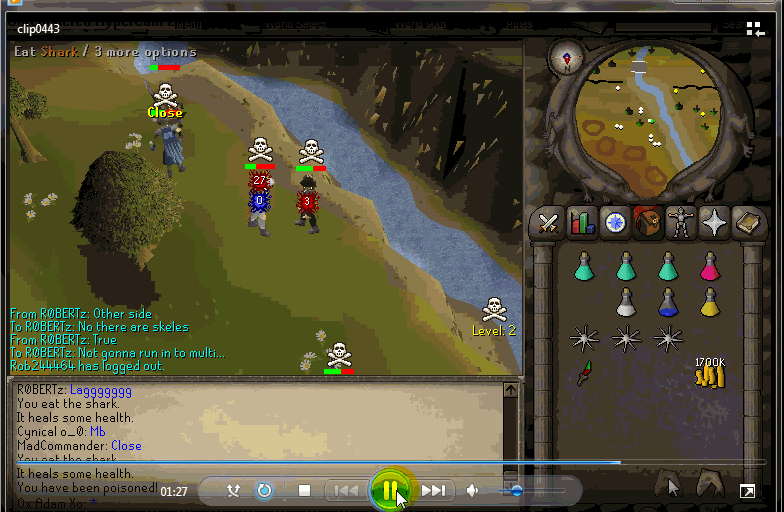
Task: Select the poisoned dagger item
Action: tap(584, 375)
